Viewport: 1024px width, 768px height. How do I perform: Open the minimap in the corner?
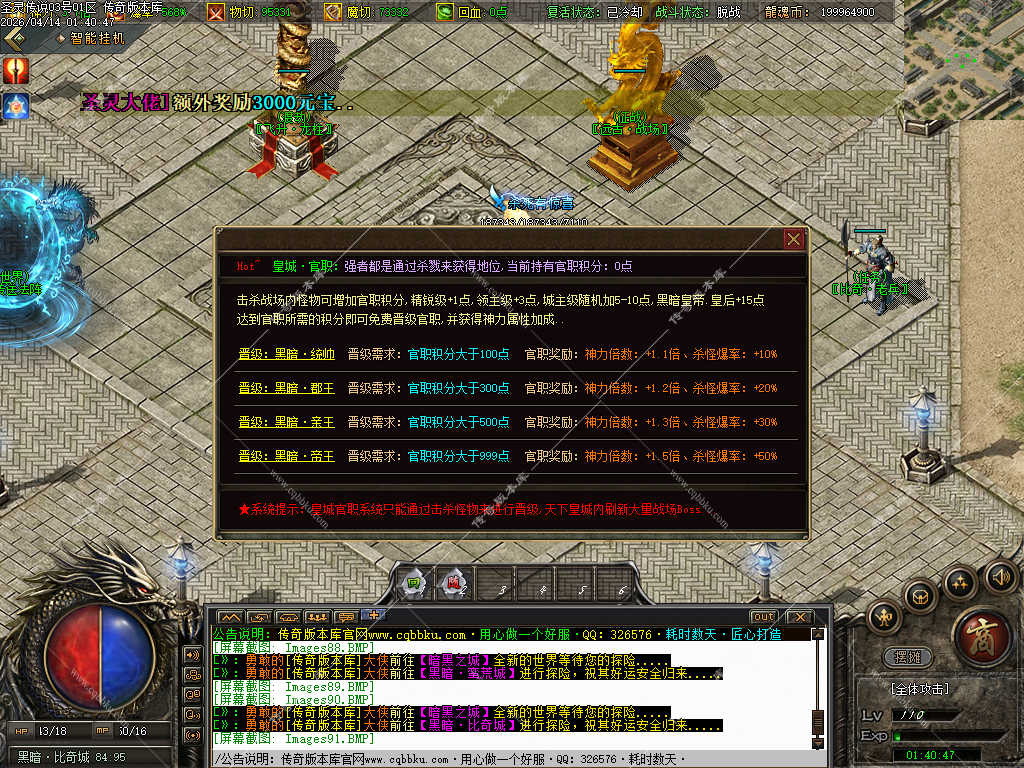964,60
